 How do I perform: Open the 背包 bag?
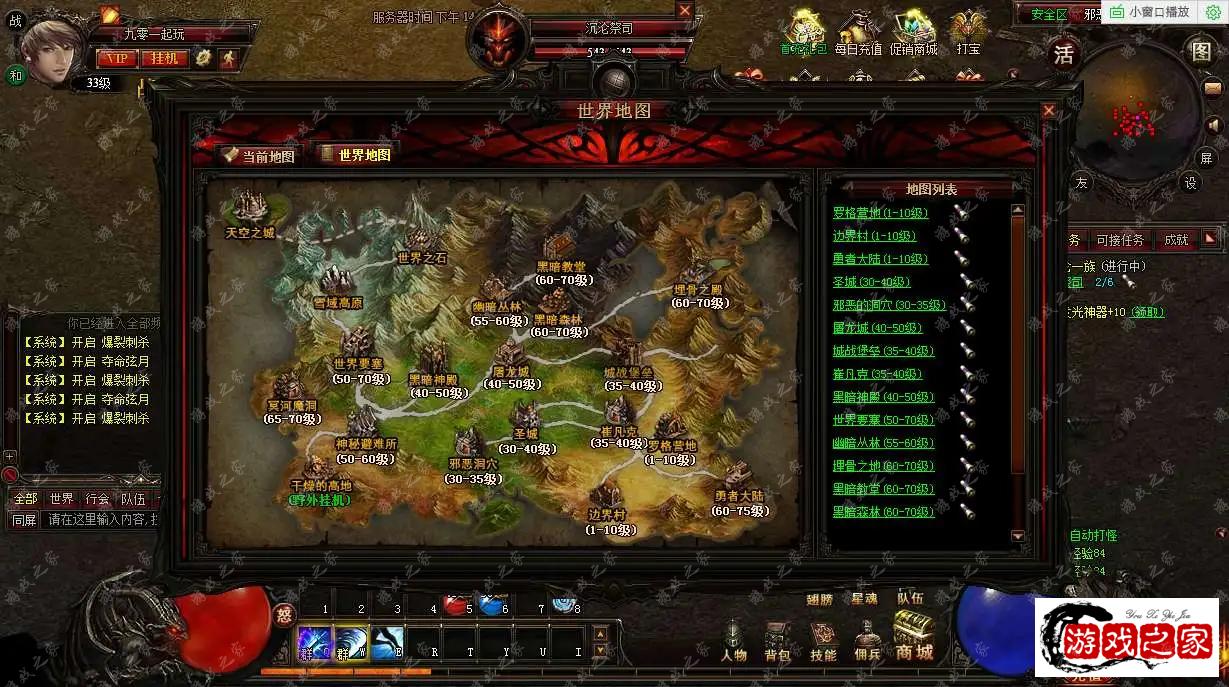tap(777, 639)
